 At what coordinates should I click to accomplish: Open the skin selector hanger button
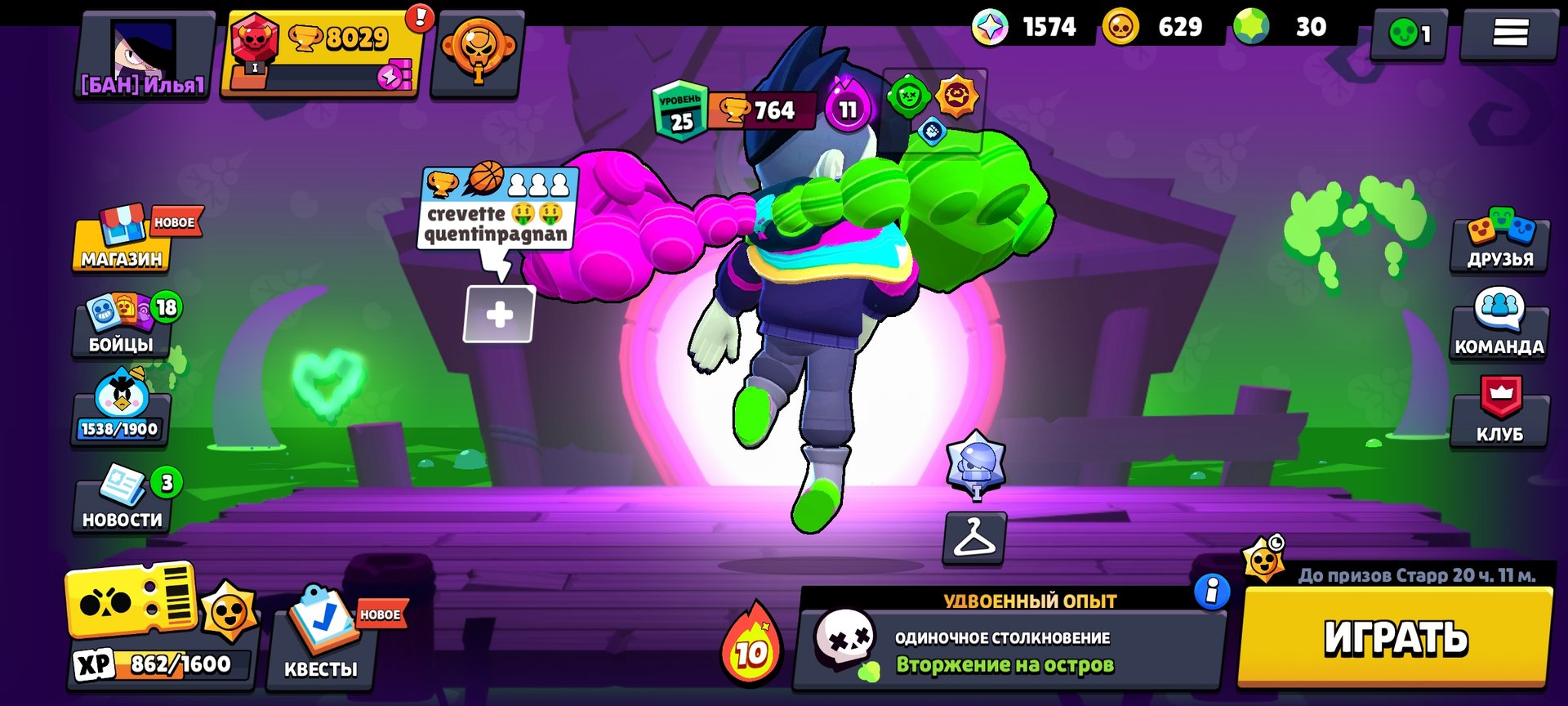click(x=974, y=538)
